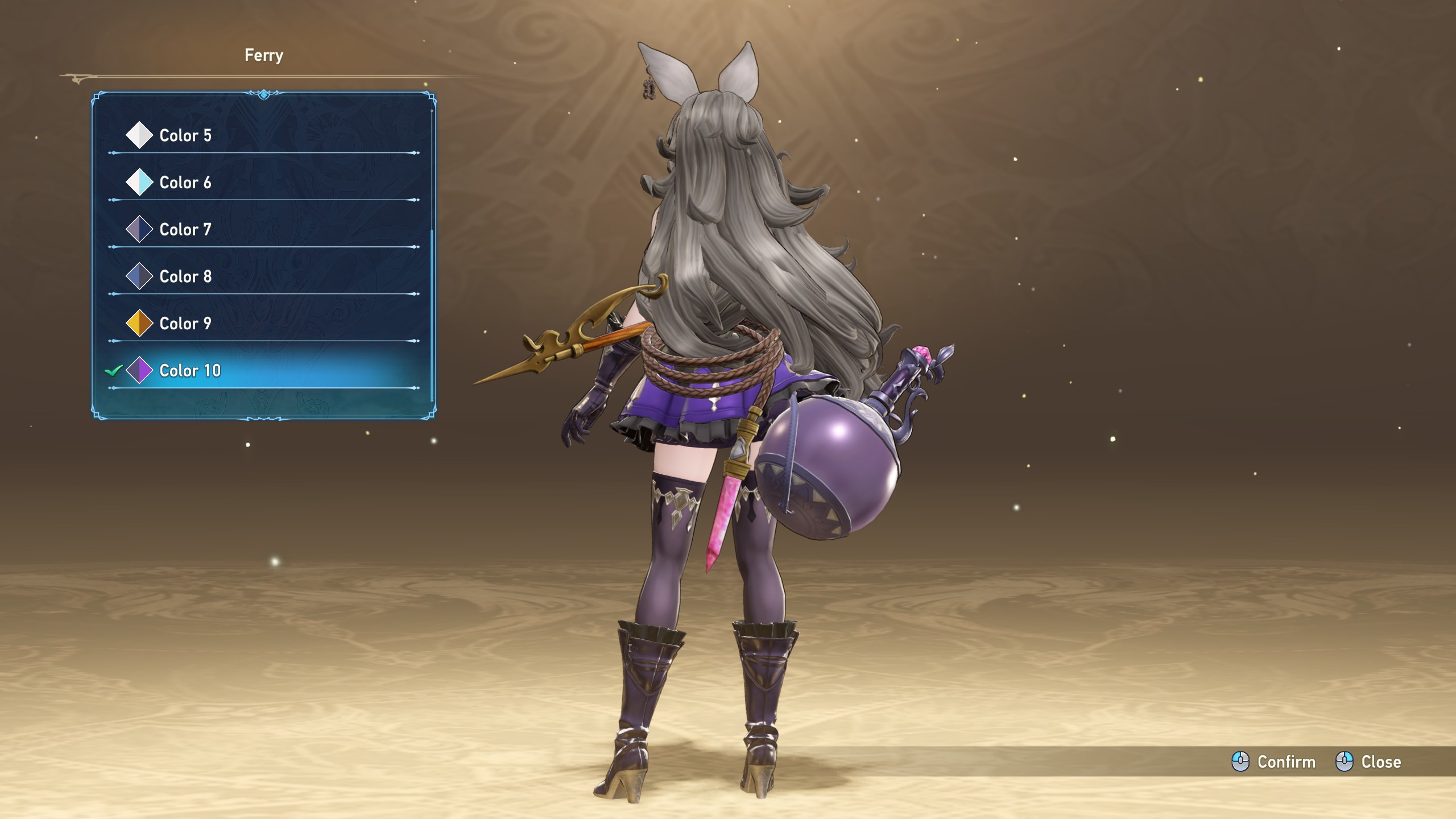Click the Confirm button
The height and width of the screenshot is (819, 1456).
coord(1274,762)
